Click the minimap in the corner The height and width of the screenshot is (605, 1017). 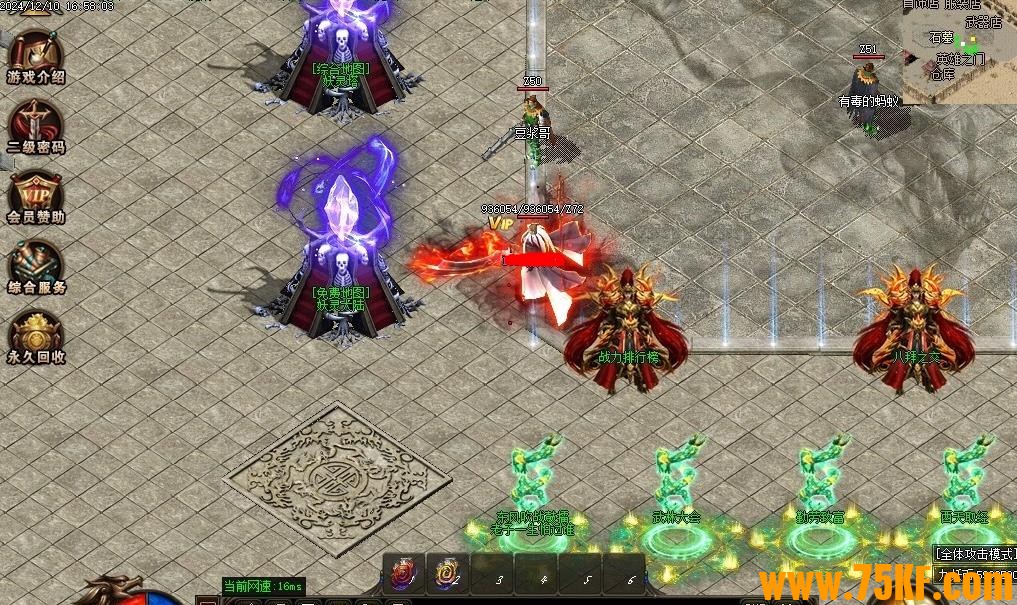(960, 50)
